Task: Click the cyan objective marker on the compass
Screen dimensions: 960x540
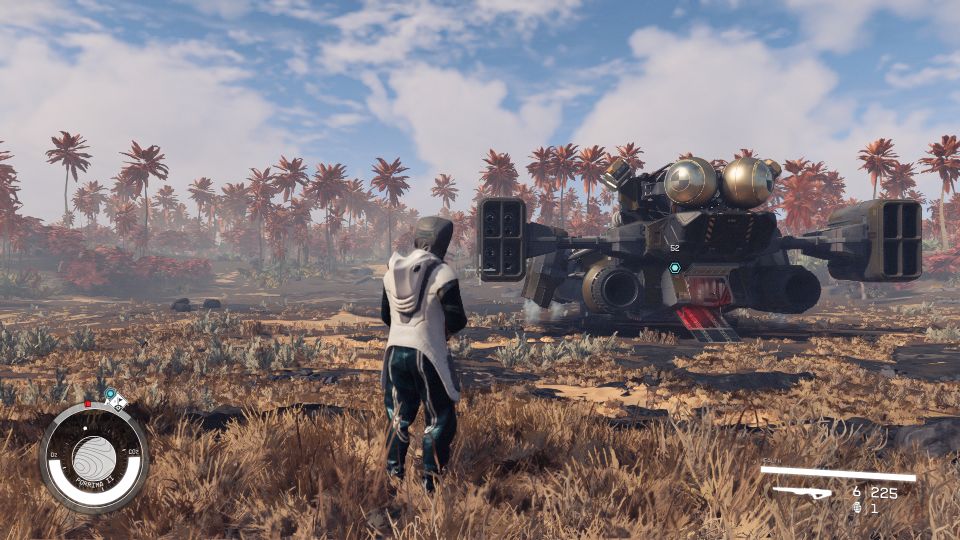Action: [x=110, y=395]
